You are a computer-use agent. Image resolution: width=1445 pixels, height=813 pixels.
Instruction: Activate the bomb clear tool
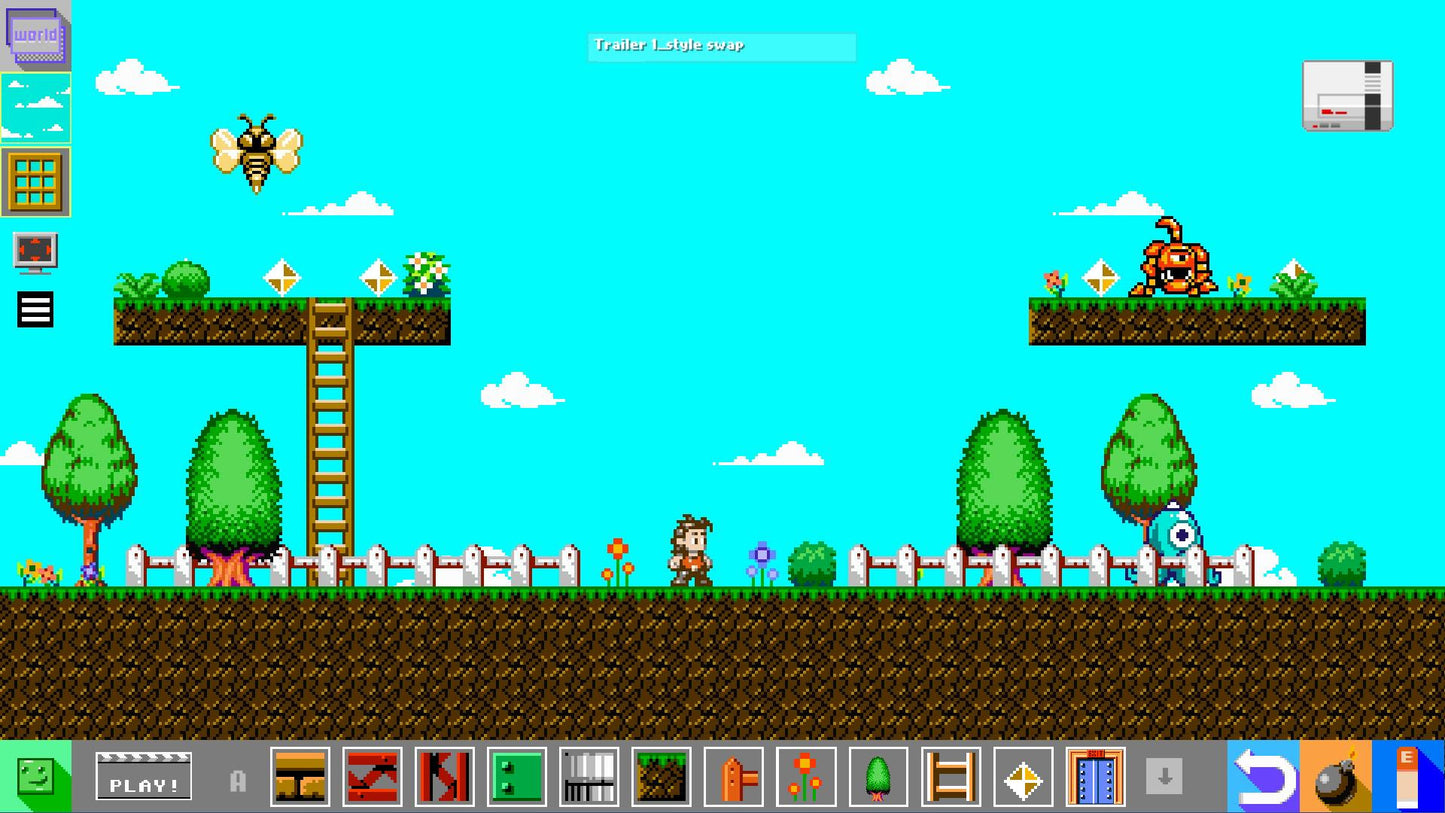tap(1339, 778)
